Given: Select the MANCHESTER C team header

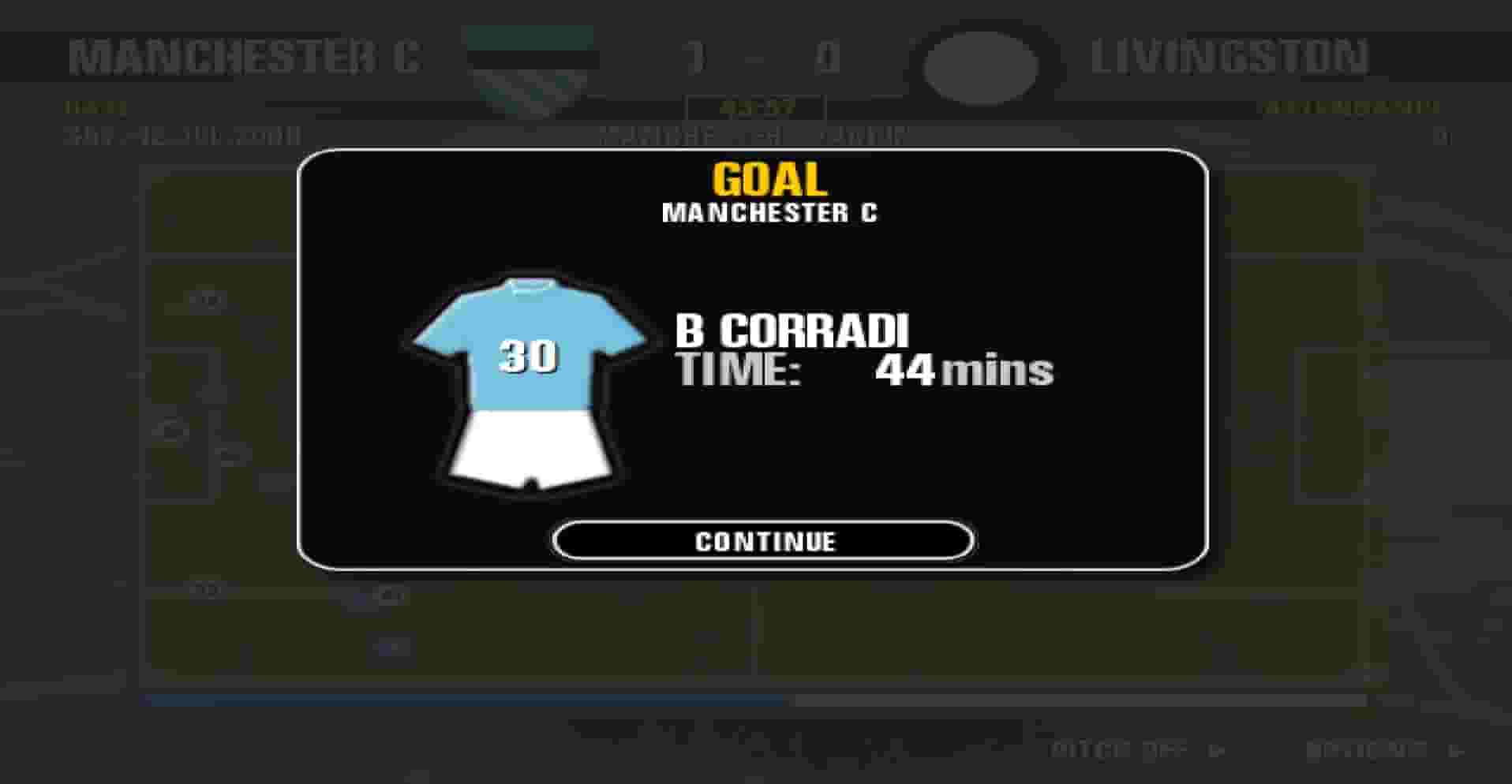Looking at the screenshot, I should [x=245, y=57].
